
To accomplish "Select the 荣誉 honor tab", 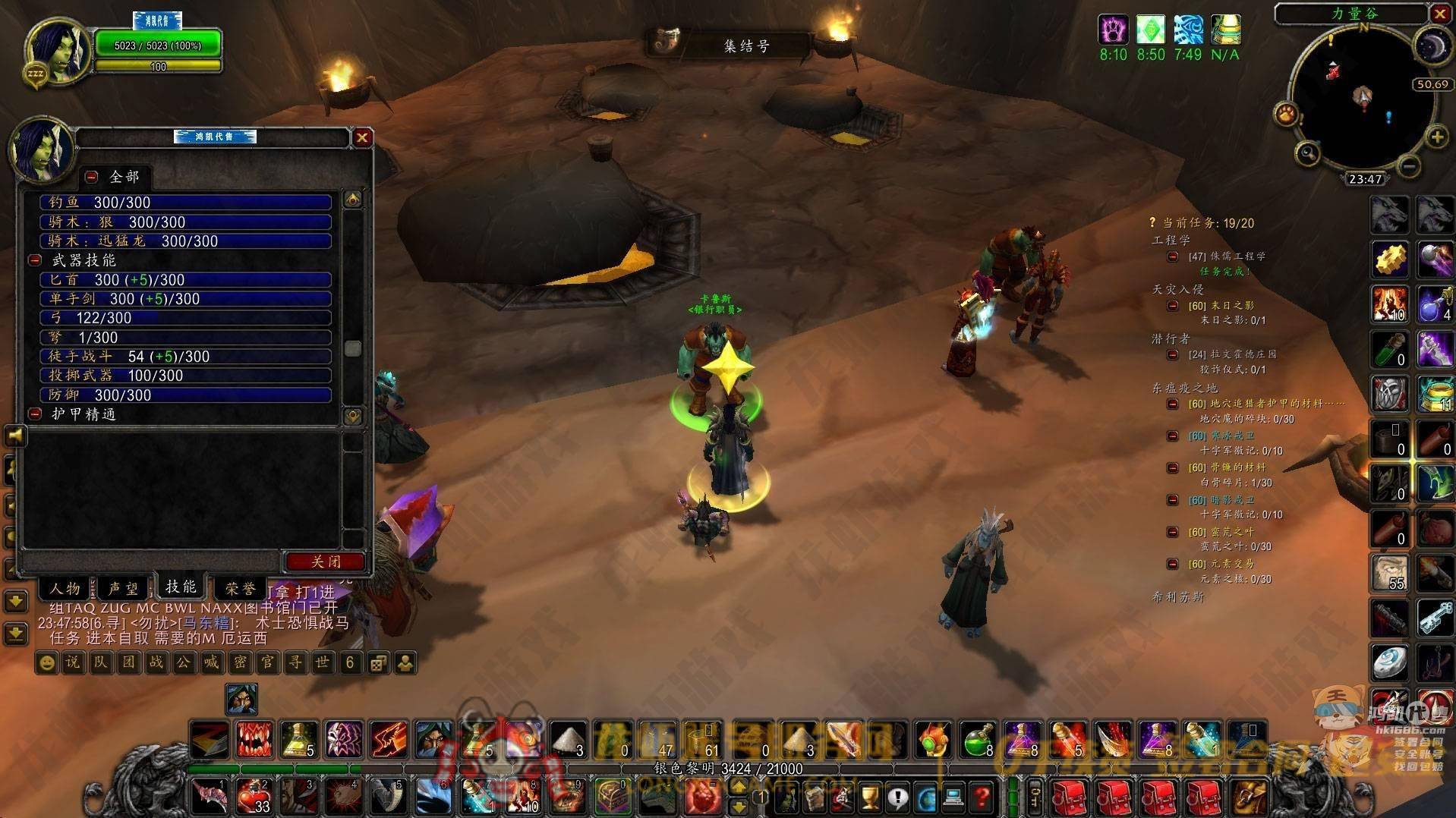I will [241, 588].
